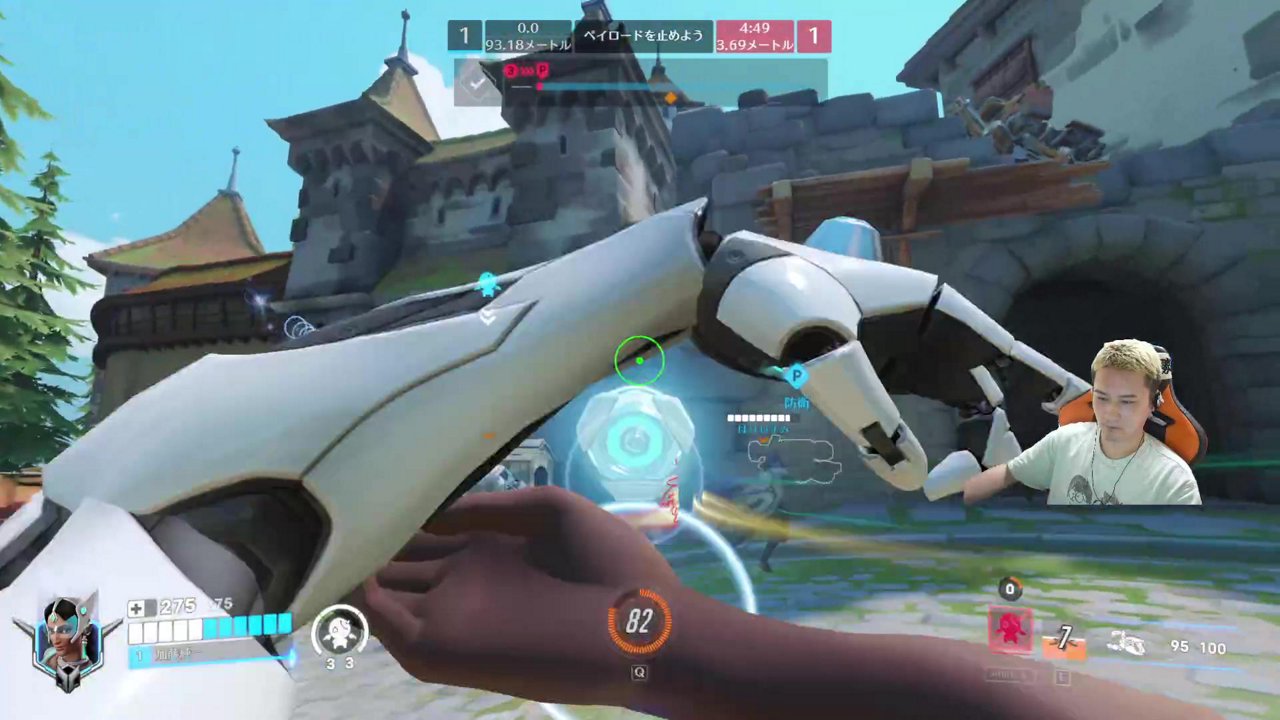Click the orange diamond marker on the payload bar
Viewport: 1280px width, 720px height.
[x=671, y=94]
